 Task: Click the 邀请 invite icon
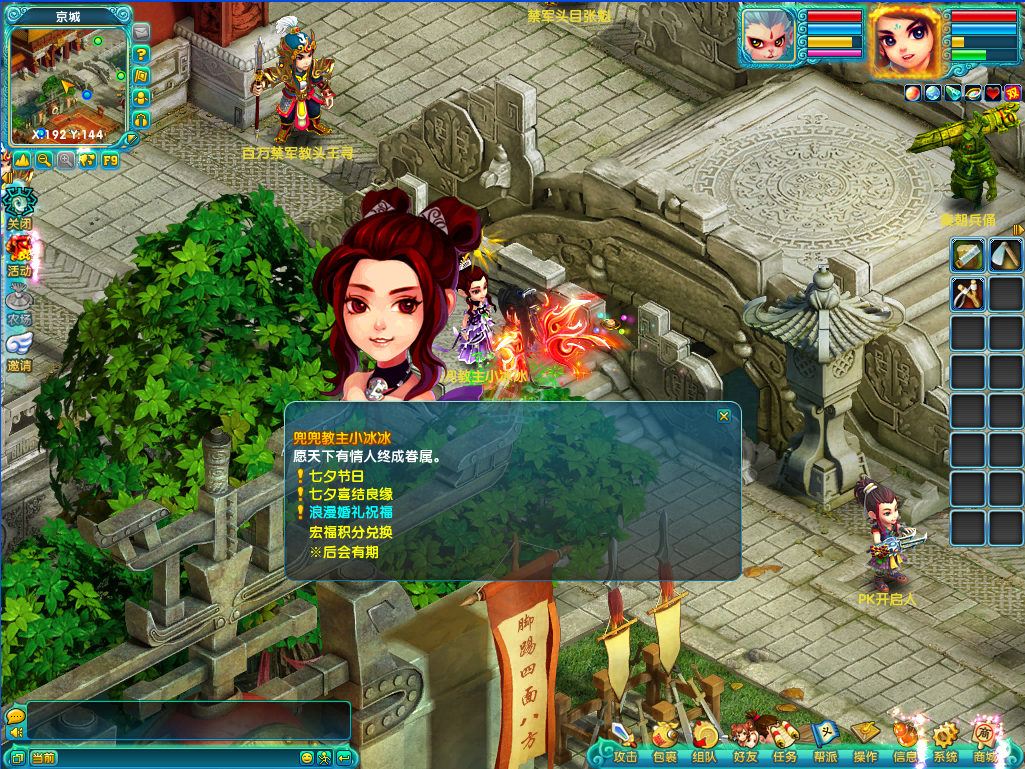(x=19, y=348)
